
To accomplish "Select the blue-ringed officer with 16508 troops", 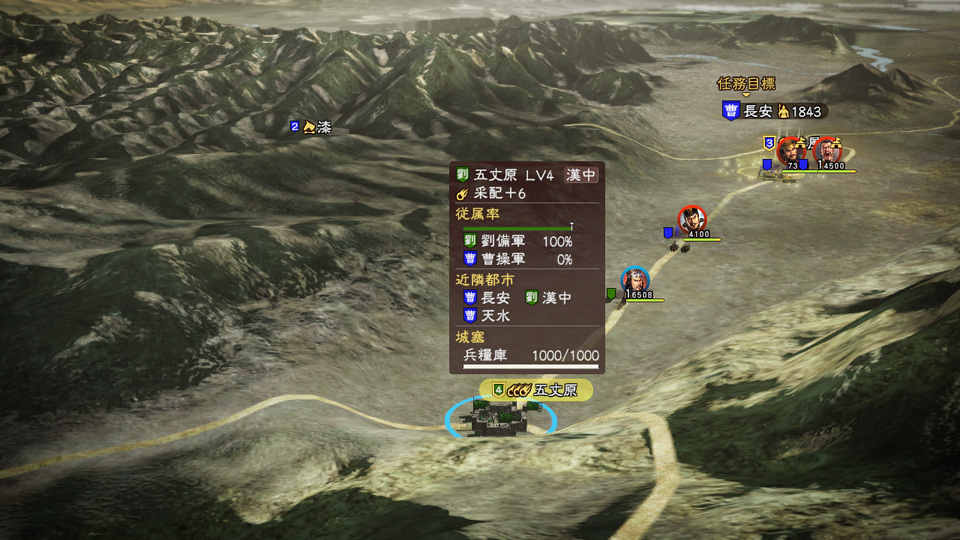I will (633, 280).
